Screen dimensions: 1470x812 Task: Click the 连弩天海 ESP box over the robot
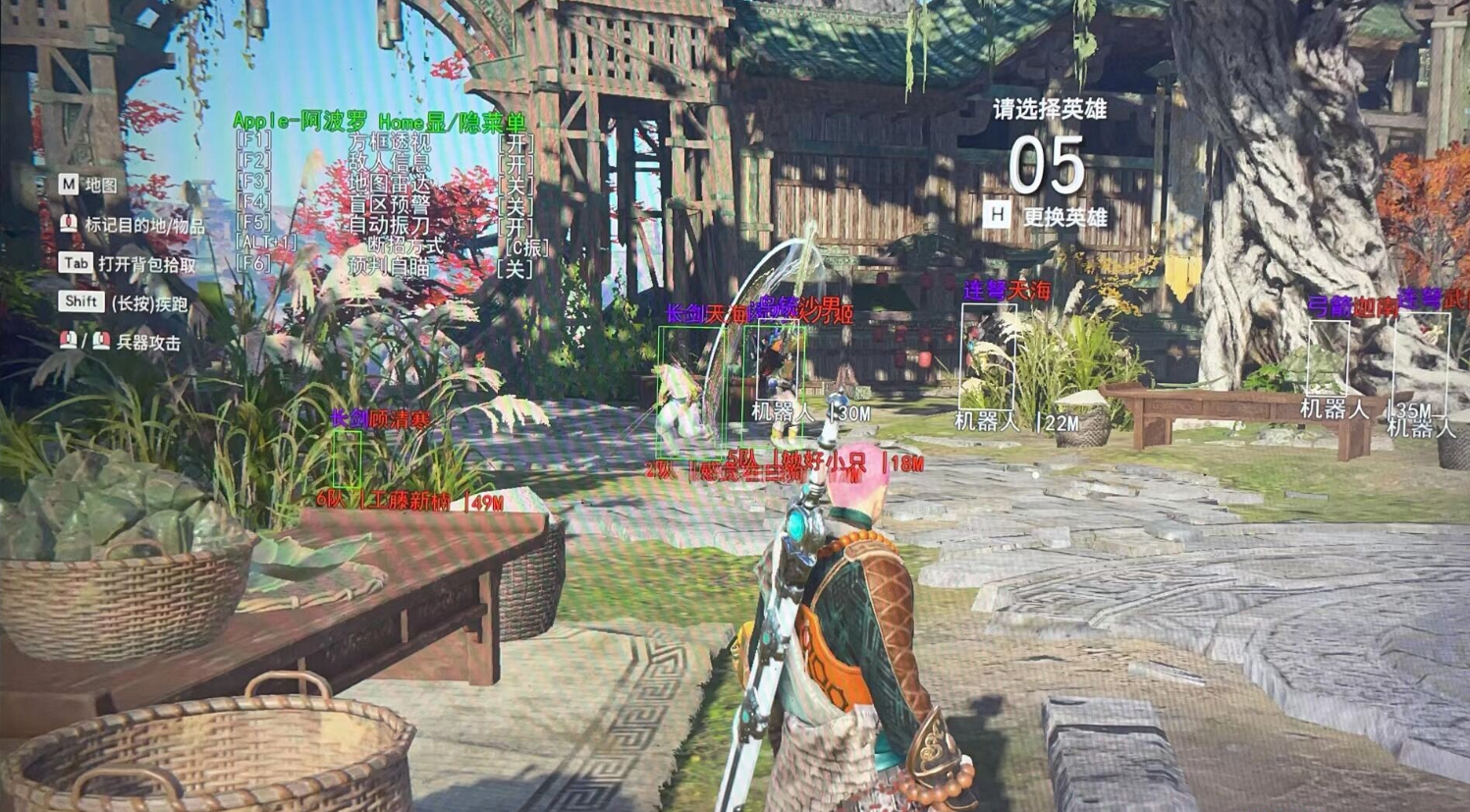[988, 358]
